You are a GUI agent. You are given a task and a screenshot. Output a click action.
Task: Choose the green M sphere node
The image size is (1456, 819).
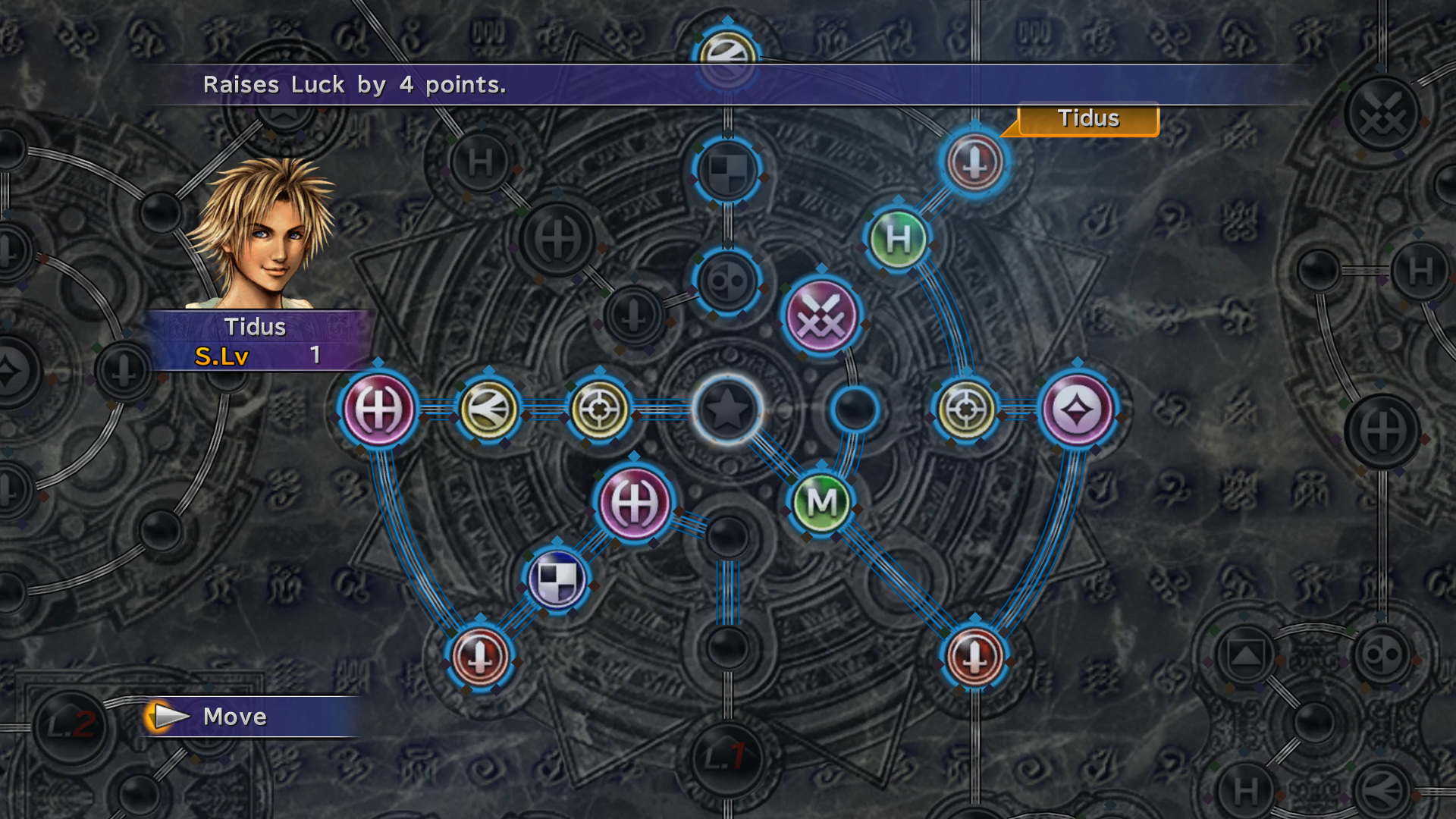821,502
